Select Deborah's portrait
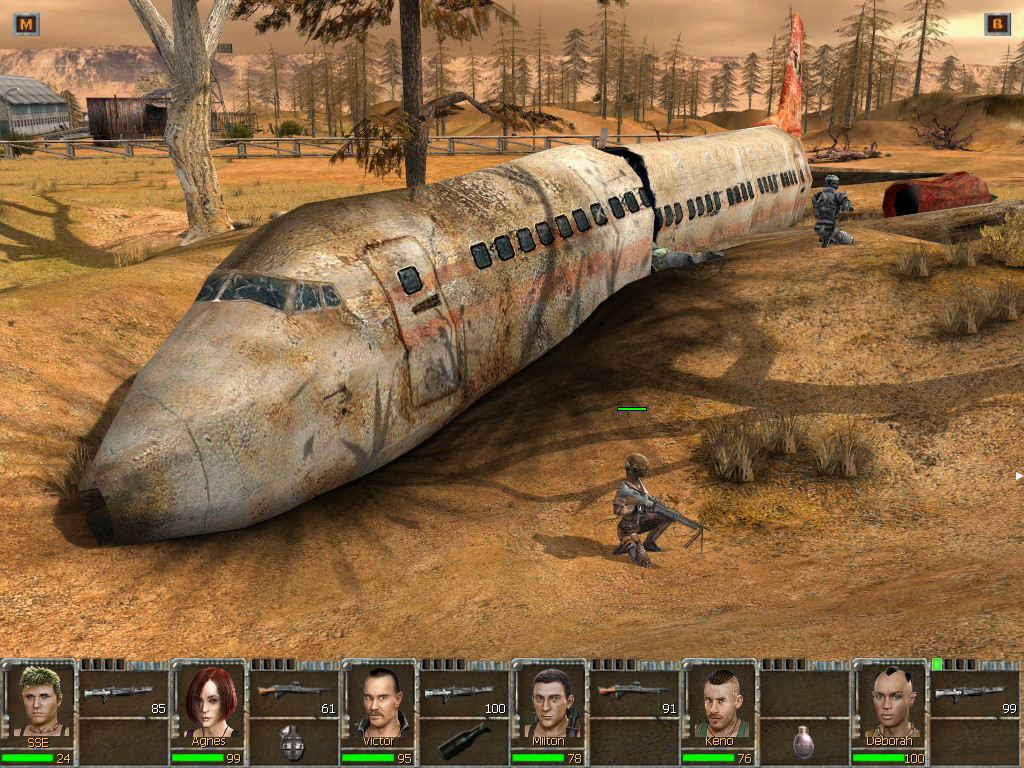Screen dimensions: 1024x768 click(x=889, y=699)
